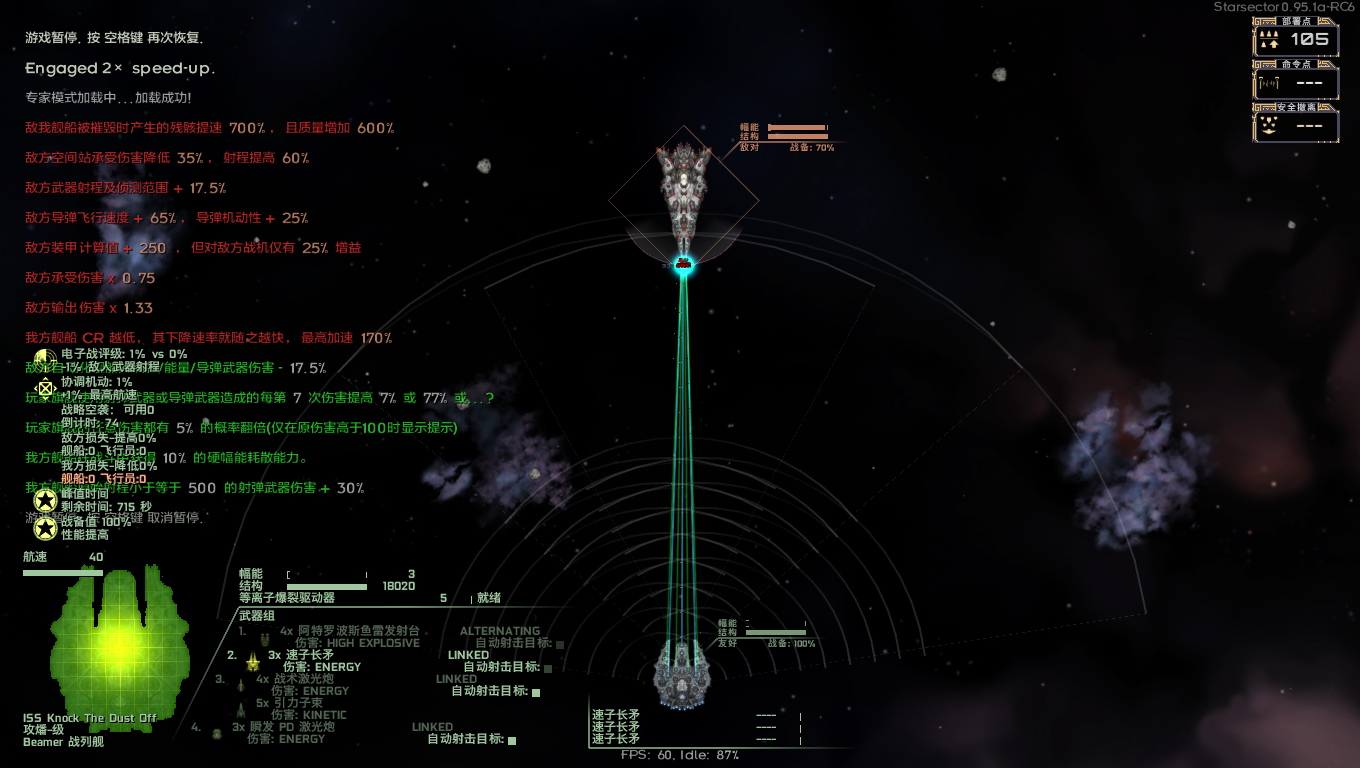Click the 协调机动 coordinated maneuvers icon
The width and height of the screenshot is (1360, 768).
pyautogui.click(x=45, y=389)
